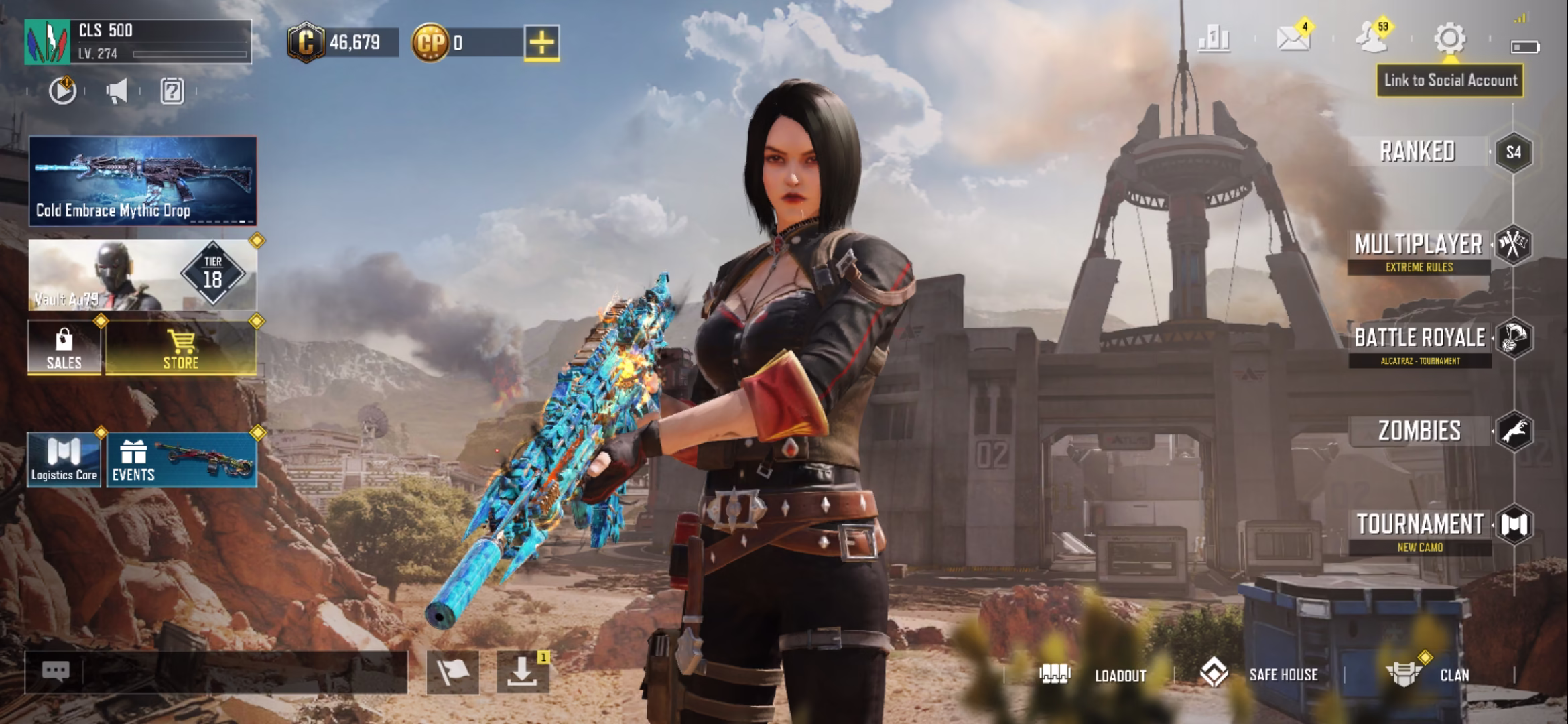Open the friends list icon
The height and width of the screenshot is (724, 1568).
click(1371, 39)
